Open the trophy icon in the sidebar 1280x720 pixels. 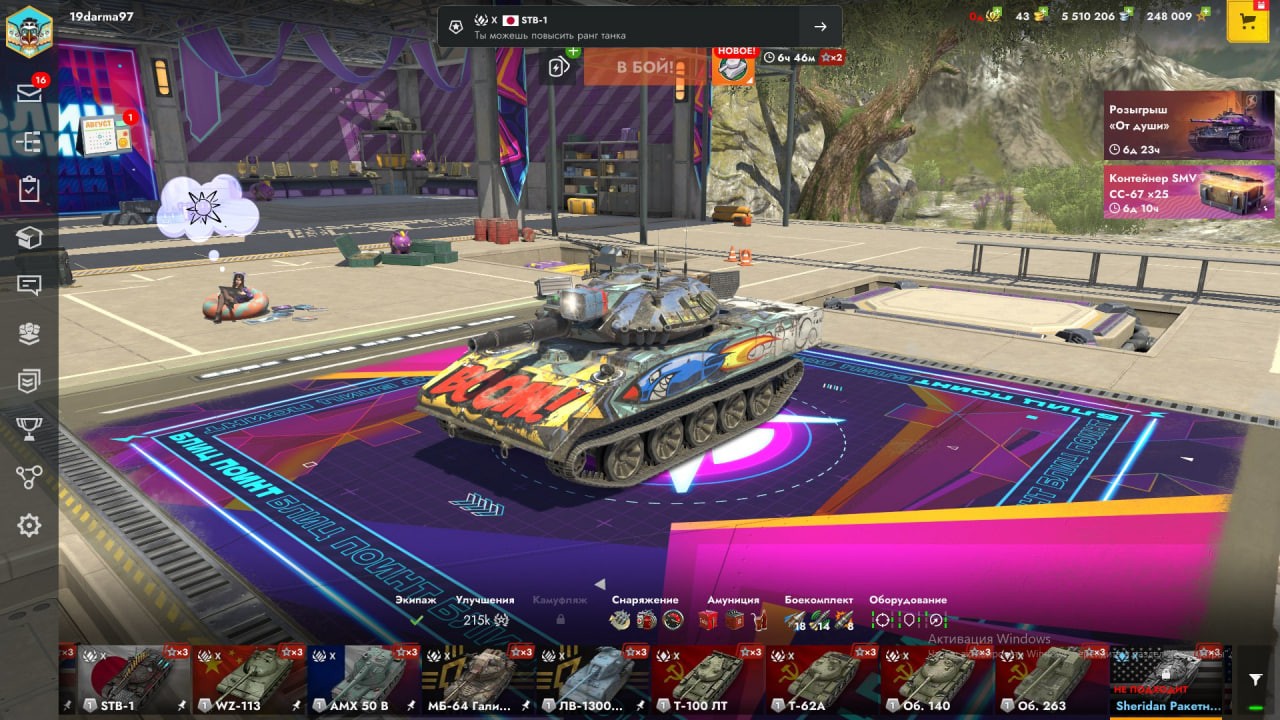(x=29, y=429)
